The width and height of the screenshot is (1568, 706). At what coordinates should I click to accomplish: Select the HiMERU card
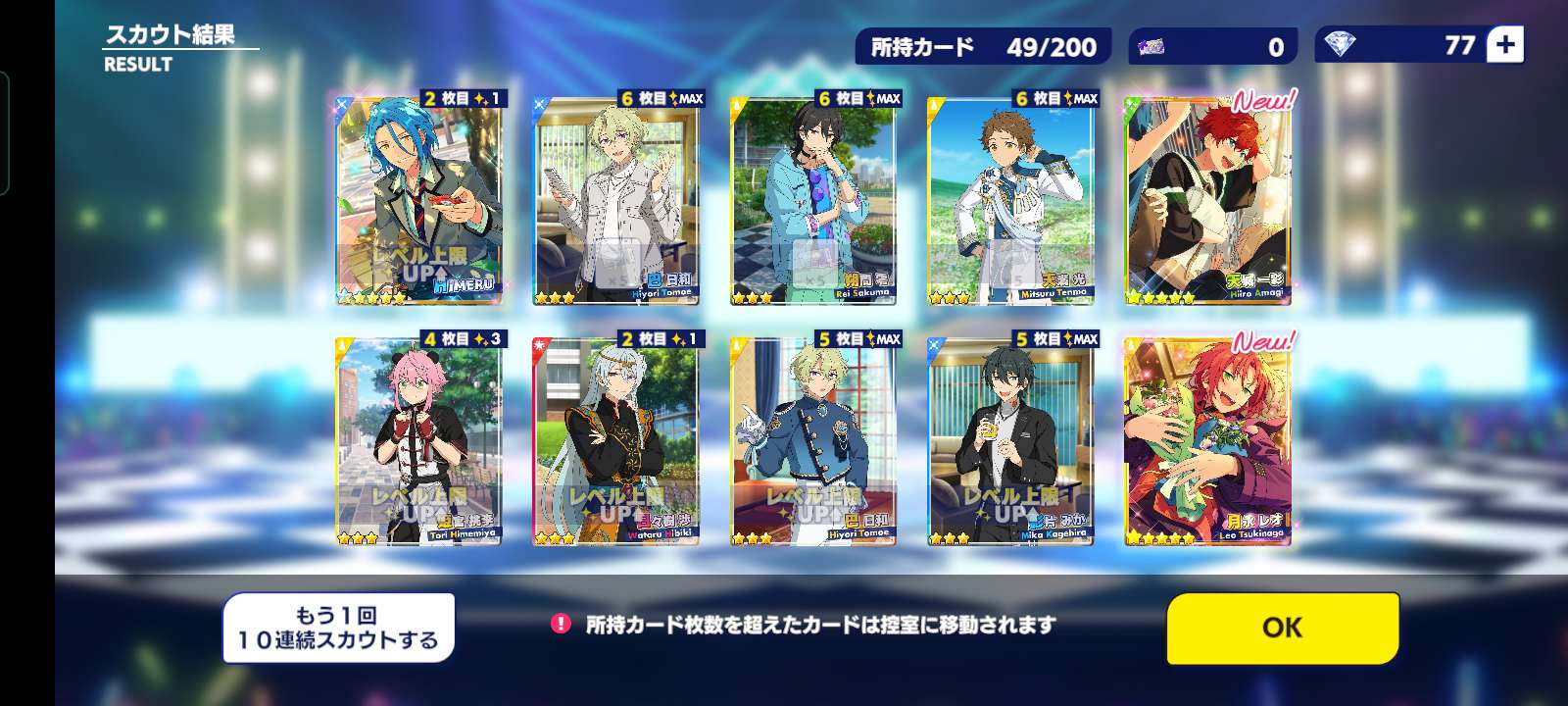click(419, 201)
